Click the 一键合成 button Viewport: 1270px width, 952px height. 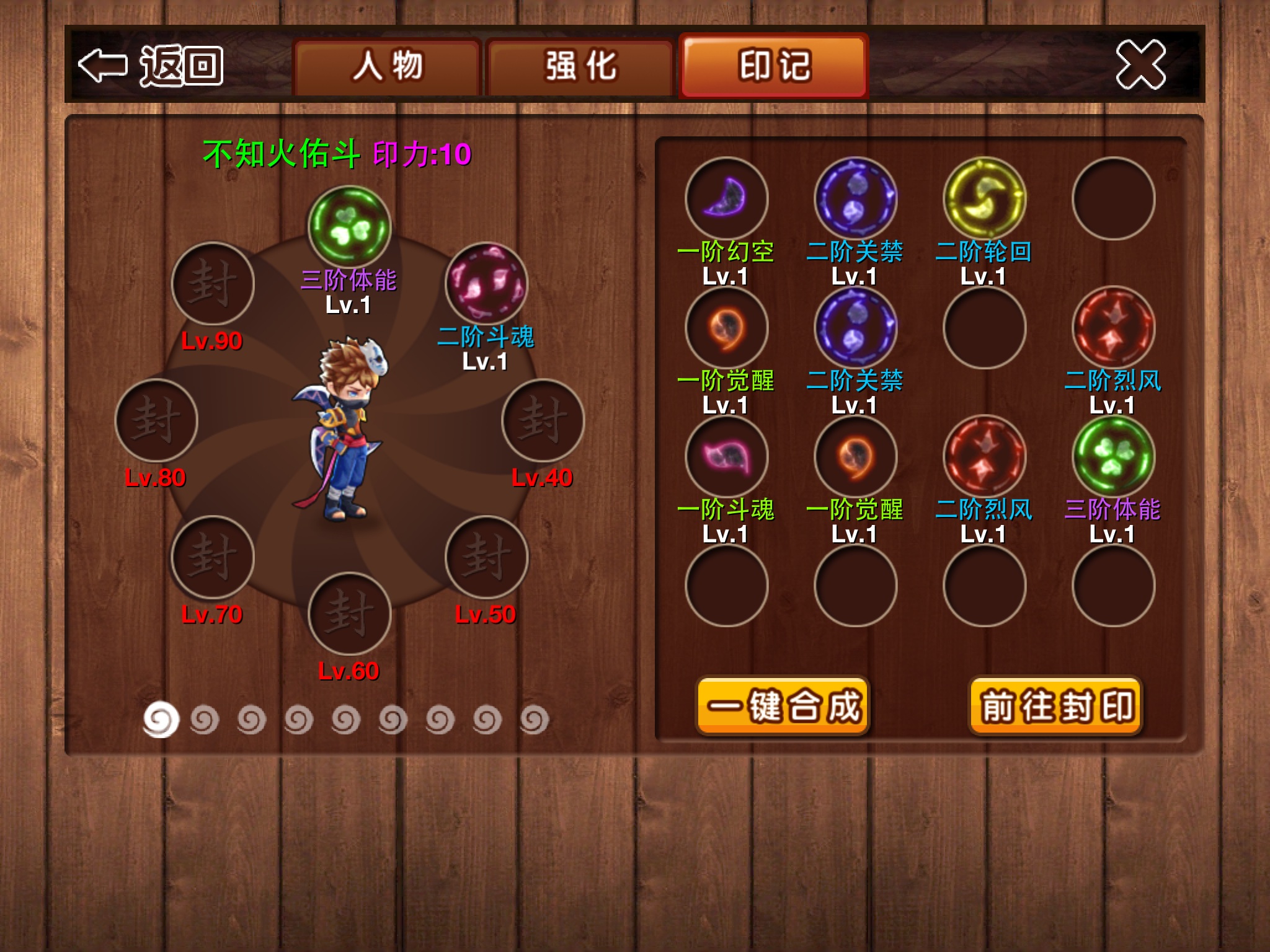(783, 706)
